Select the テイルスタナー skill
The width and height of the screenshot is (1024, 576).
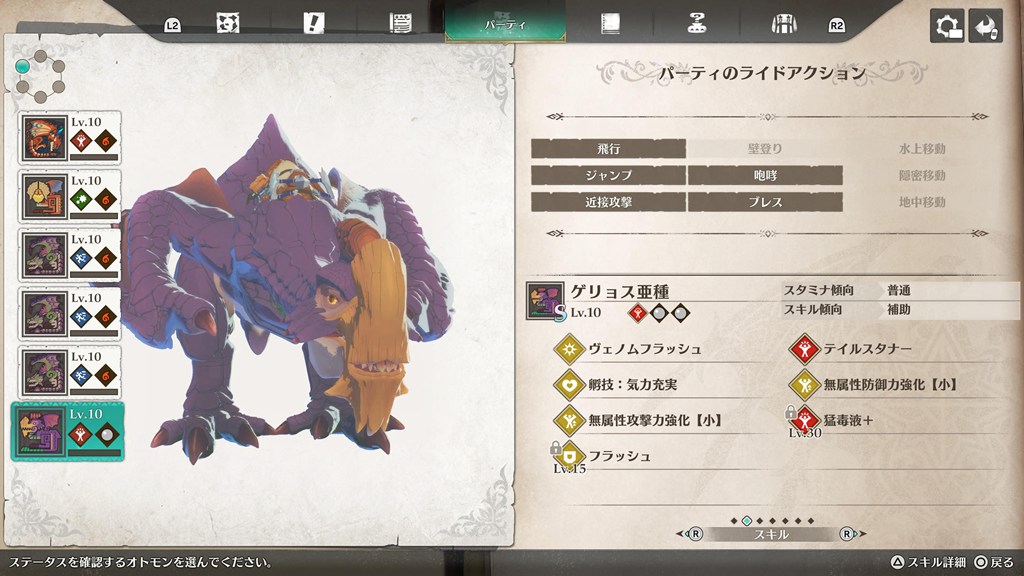click(x=866, y=349)
